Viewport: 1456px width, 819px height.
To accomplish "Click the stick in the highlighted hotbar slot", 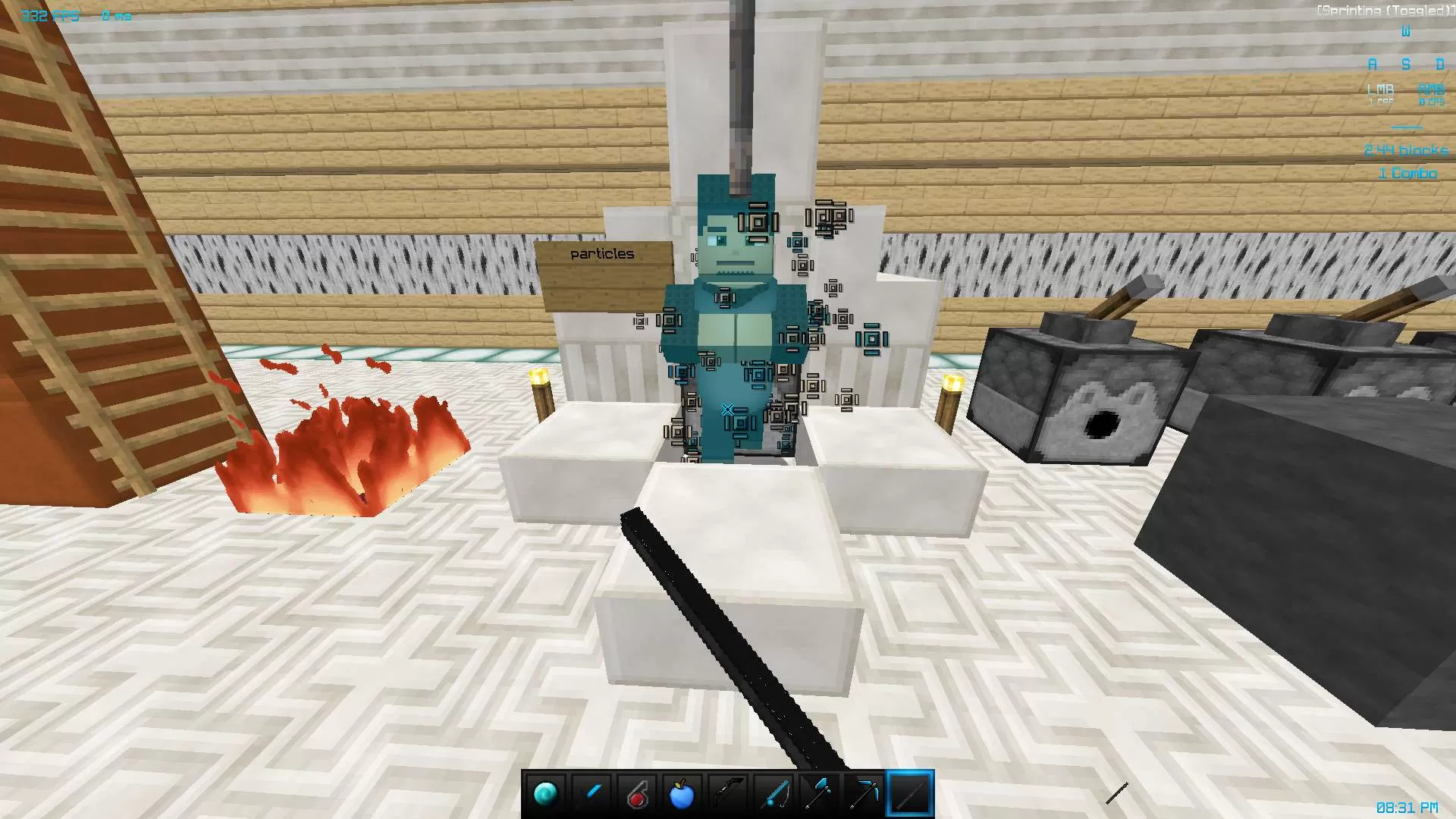I will pos(910,793).
